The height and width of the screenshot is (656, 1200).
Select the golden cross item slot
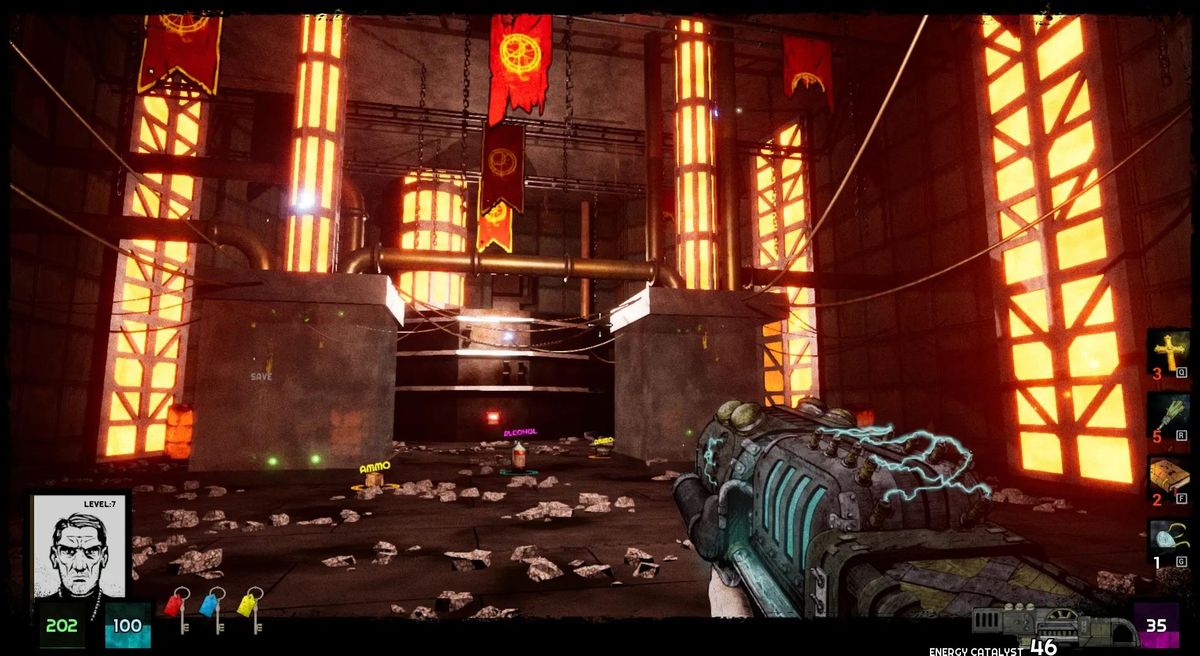pos(1167,352)
